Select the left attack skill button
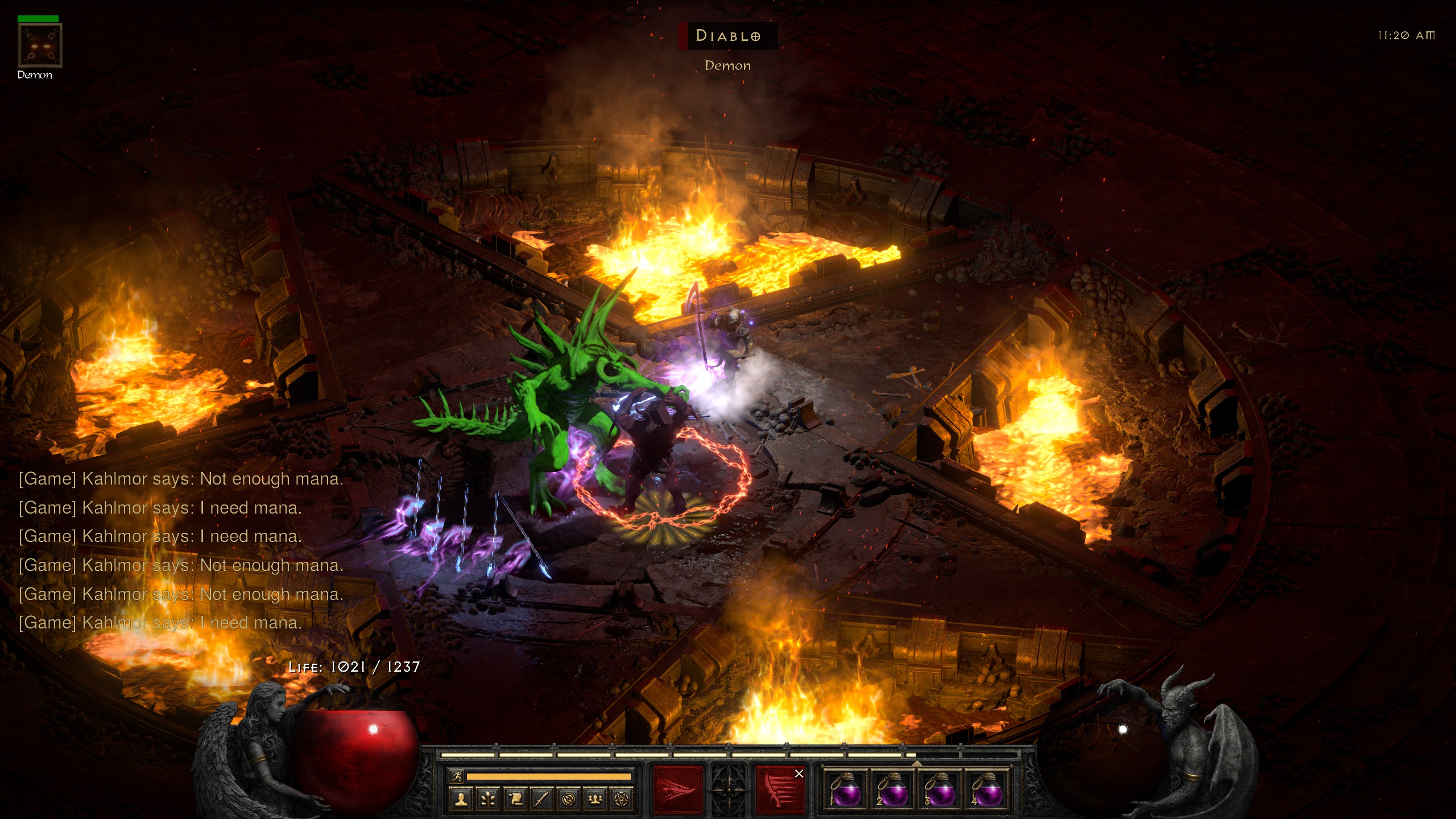Image resolution: width=1456 pixels, height=819 pixels. pos(677,789)
